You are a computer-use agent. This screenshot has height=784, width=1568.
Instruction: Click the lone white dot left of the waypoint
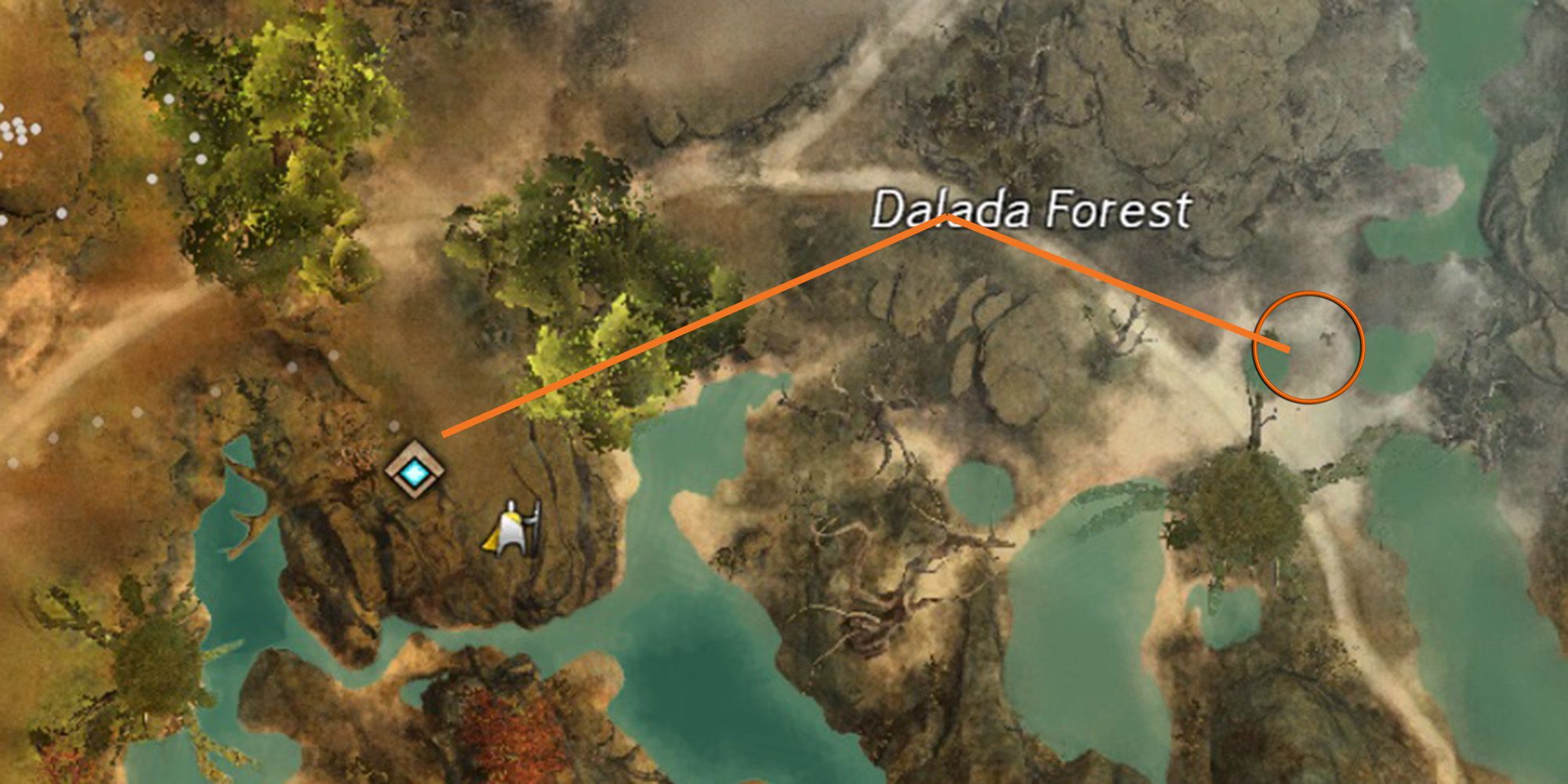coord(392,425)
